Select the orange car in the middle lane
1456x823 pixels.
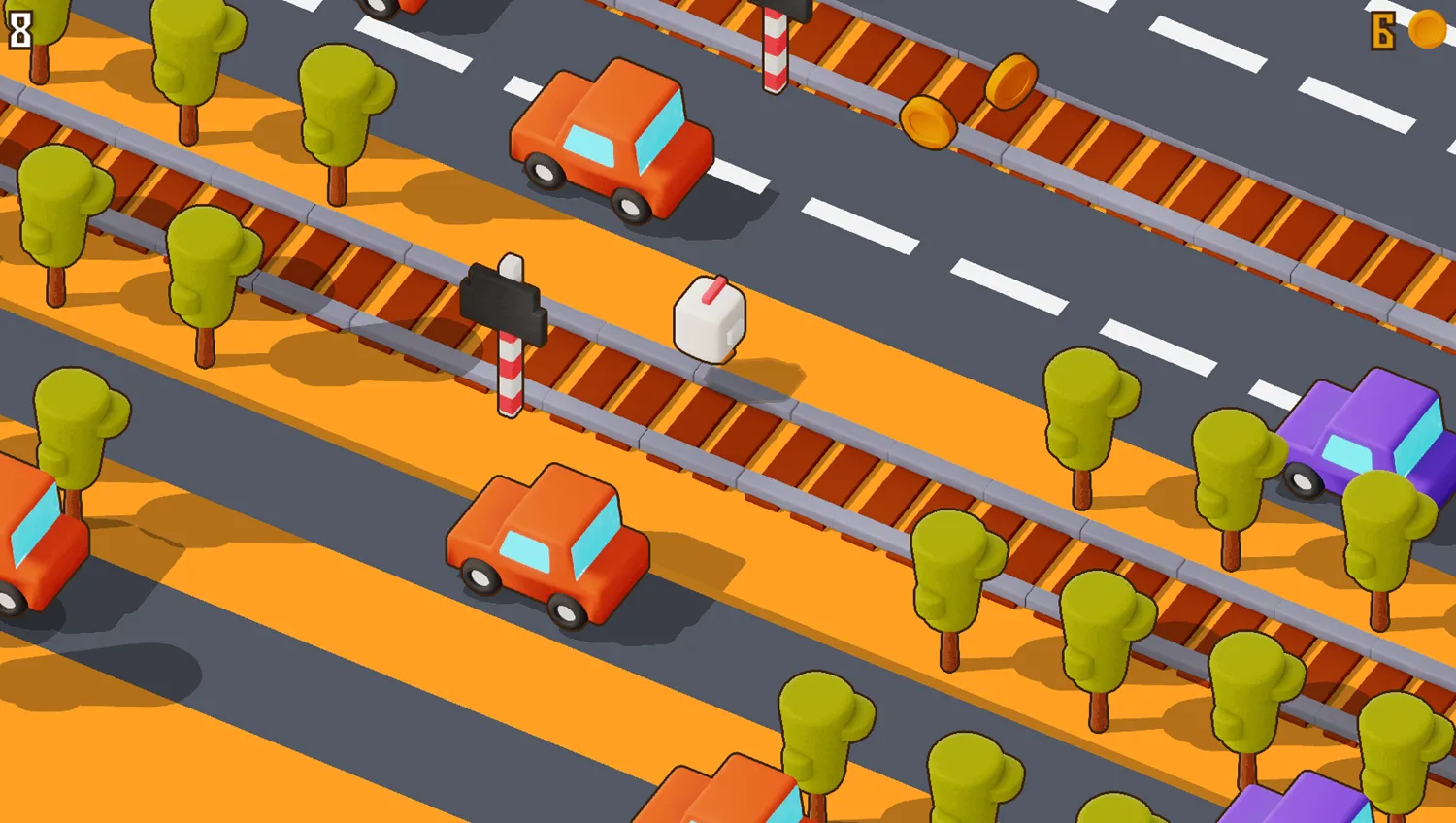click(x=548, y=543)
